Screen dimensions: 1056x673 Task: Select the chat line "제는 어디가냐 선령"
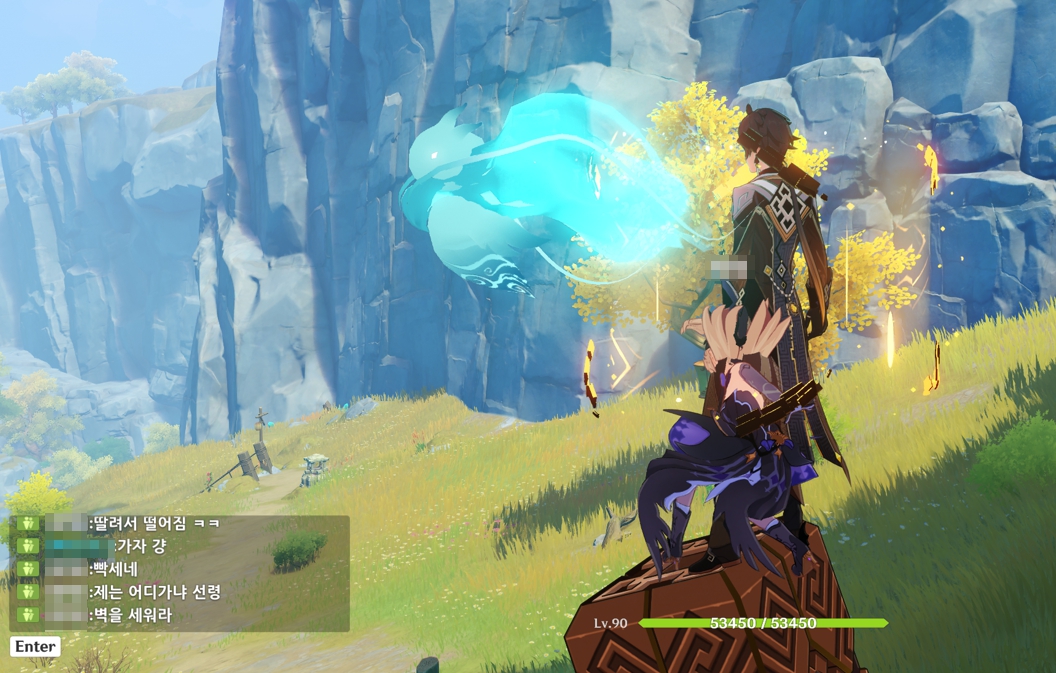157,592
